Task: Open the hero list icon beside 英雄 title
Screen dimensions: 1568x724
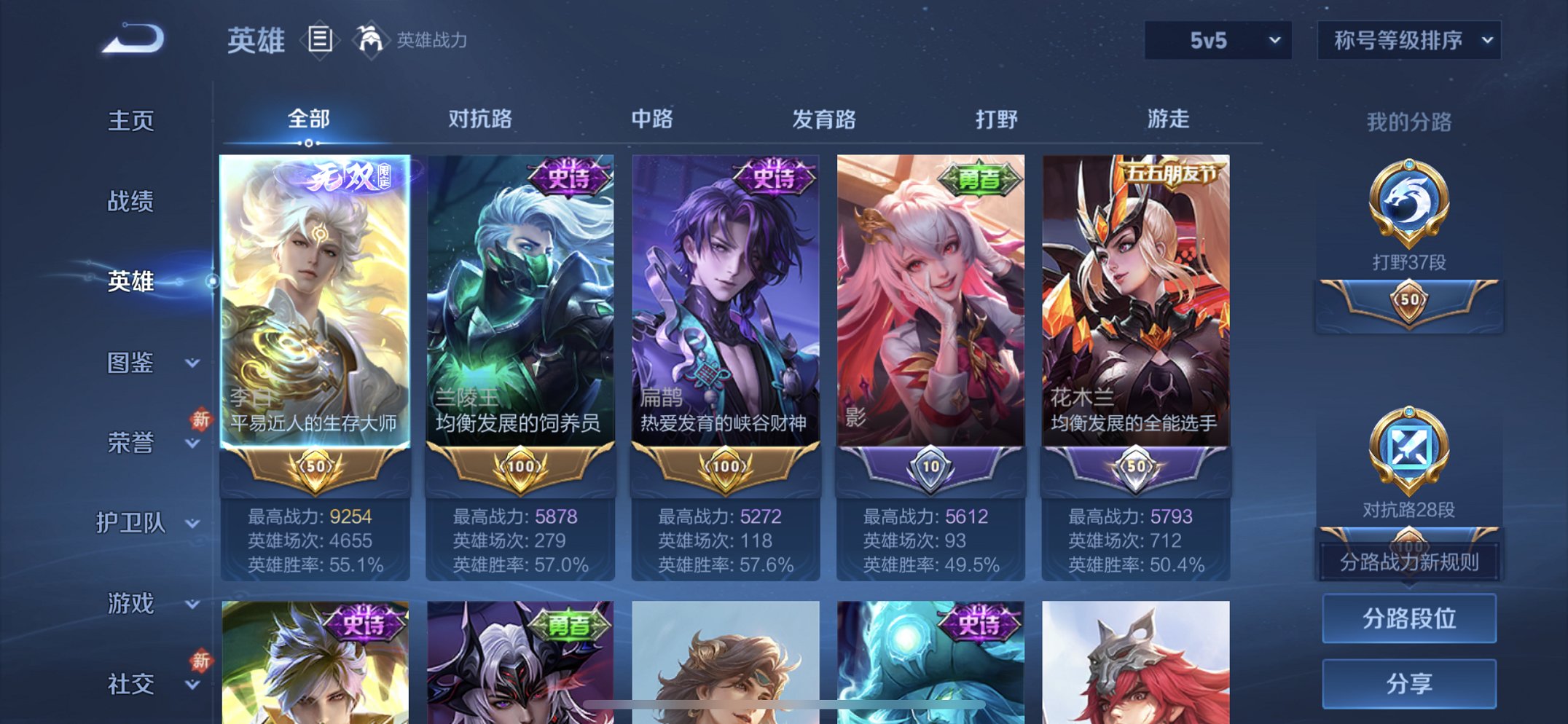Action: [321, 42]
